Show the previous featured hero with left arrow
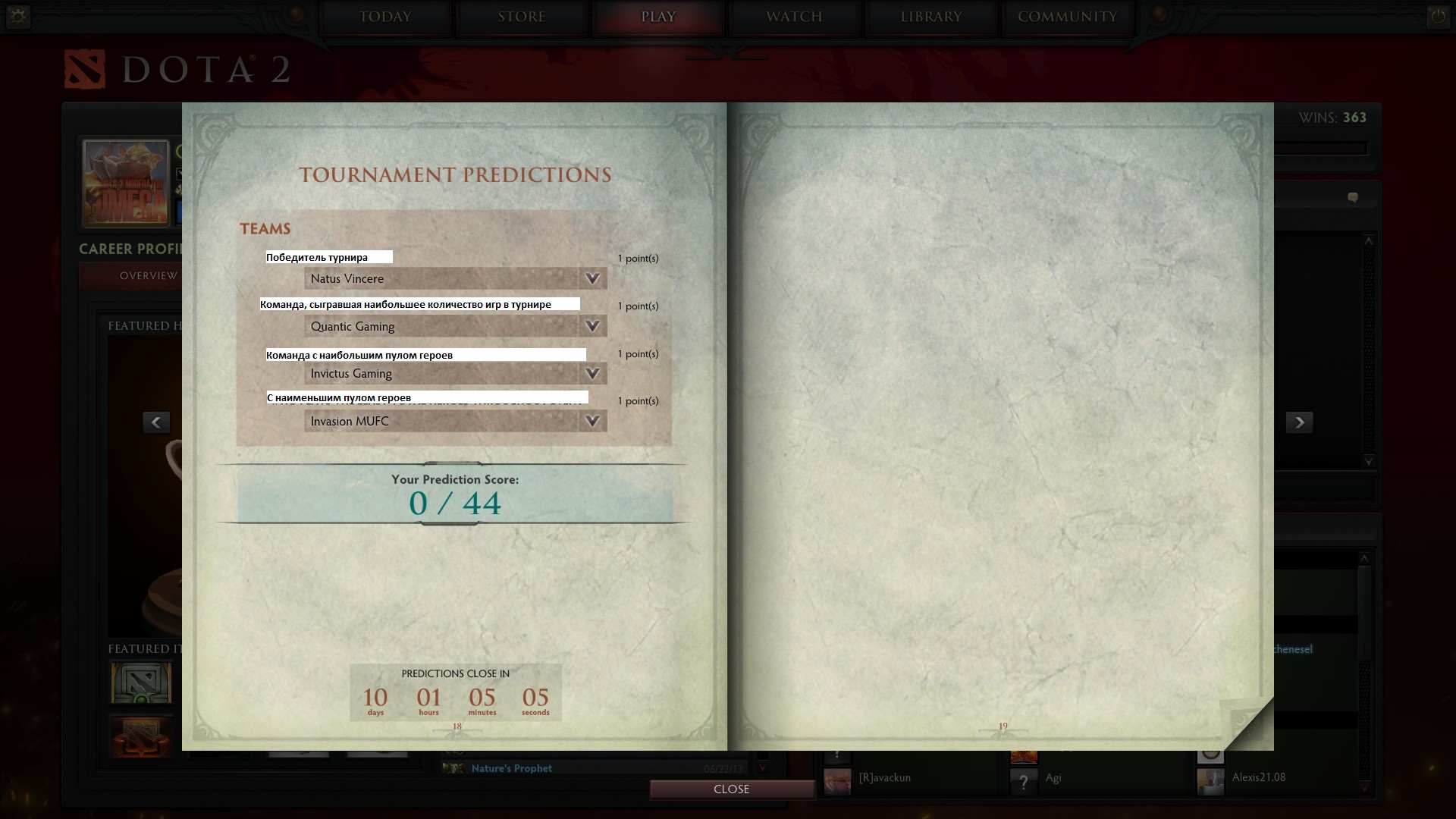 156,422
